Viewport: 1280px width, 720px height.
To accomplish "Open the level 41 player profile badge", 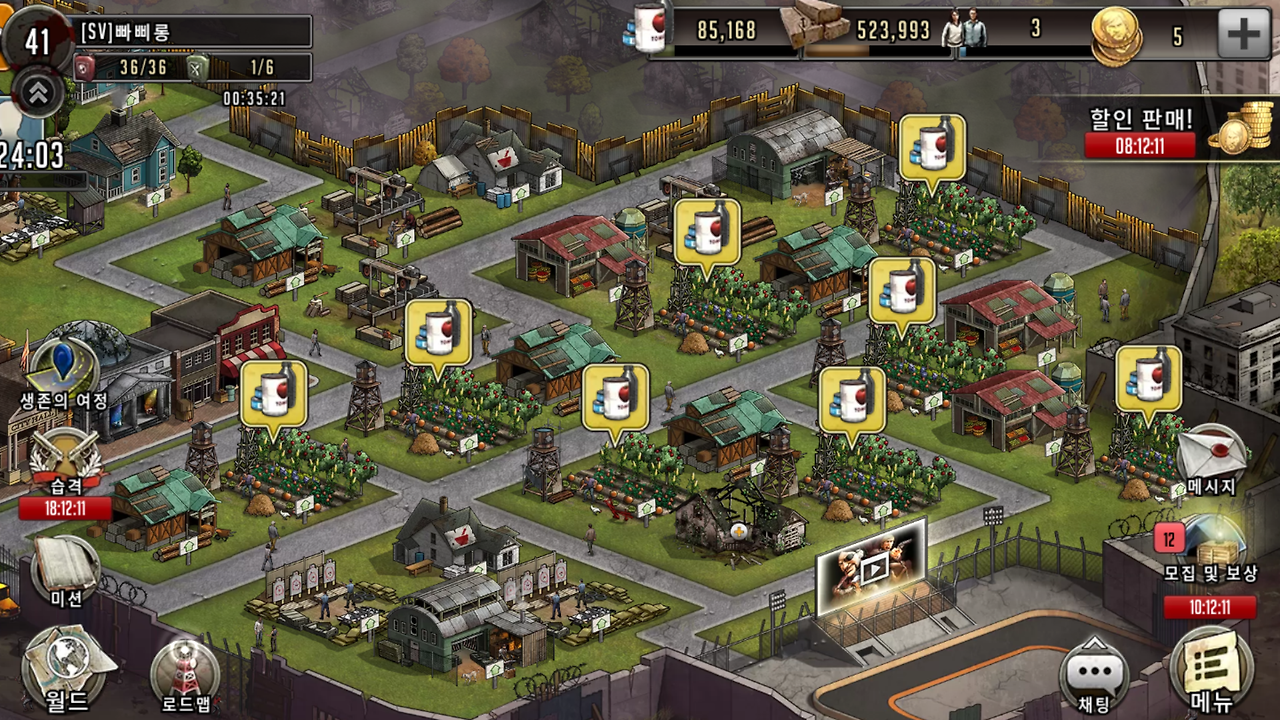I will (x=37, y=40).
